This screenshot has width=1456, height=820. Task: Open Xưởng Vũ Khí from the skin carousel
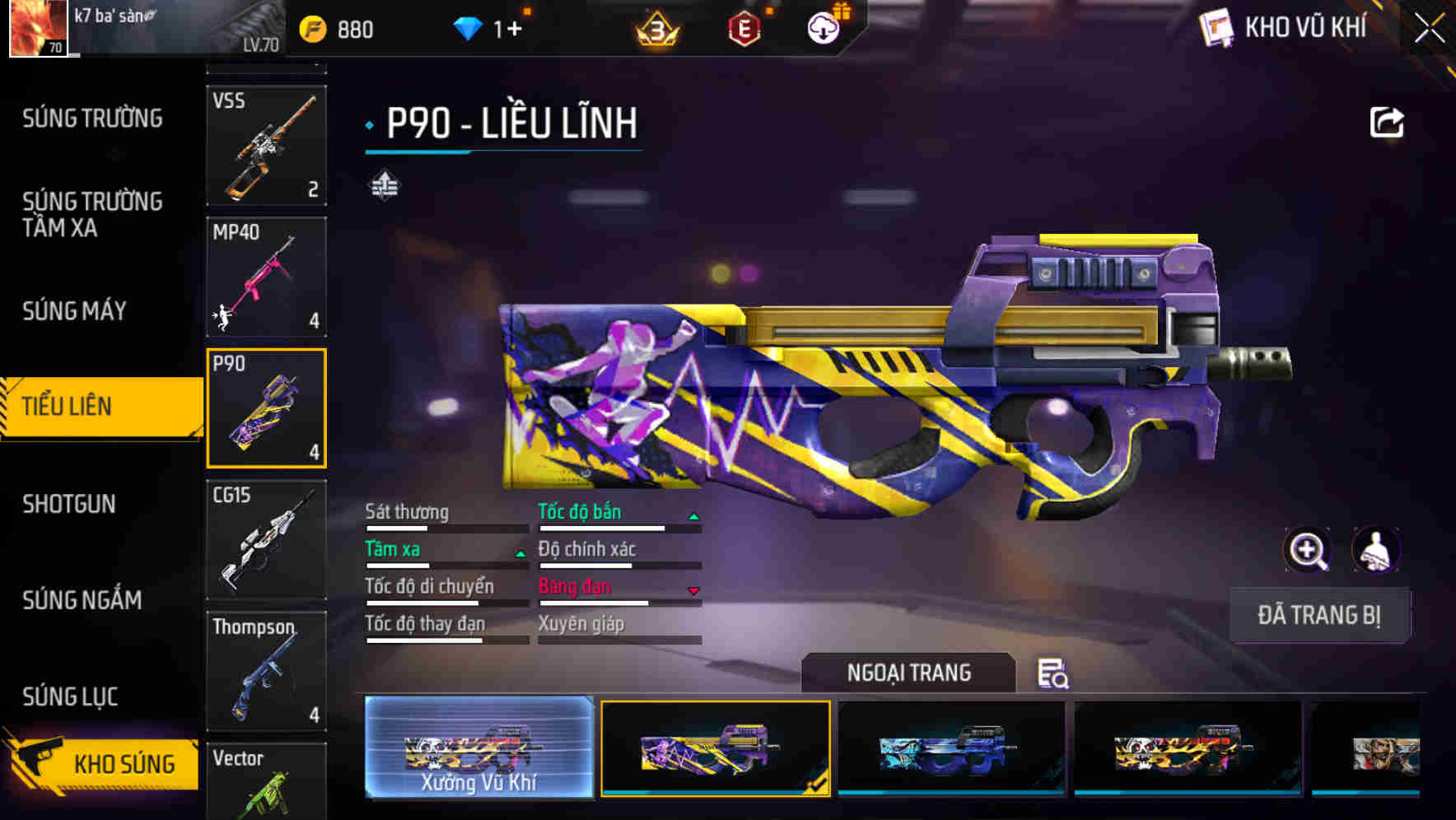pyautogui.click(x=478, y=748)
